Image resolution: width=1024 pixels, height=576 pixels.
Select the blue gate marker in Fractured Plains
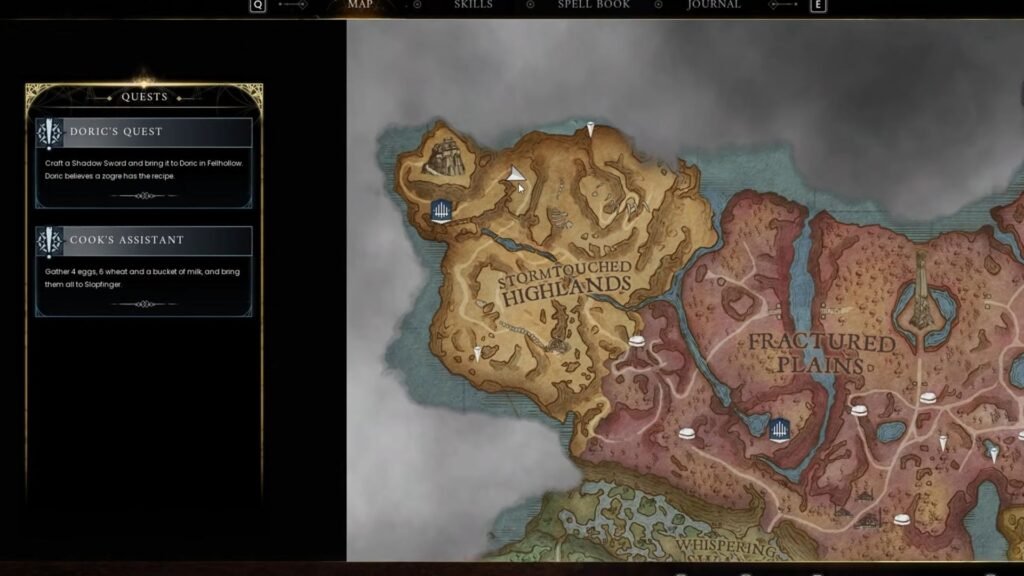click(x=780, y=428)
